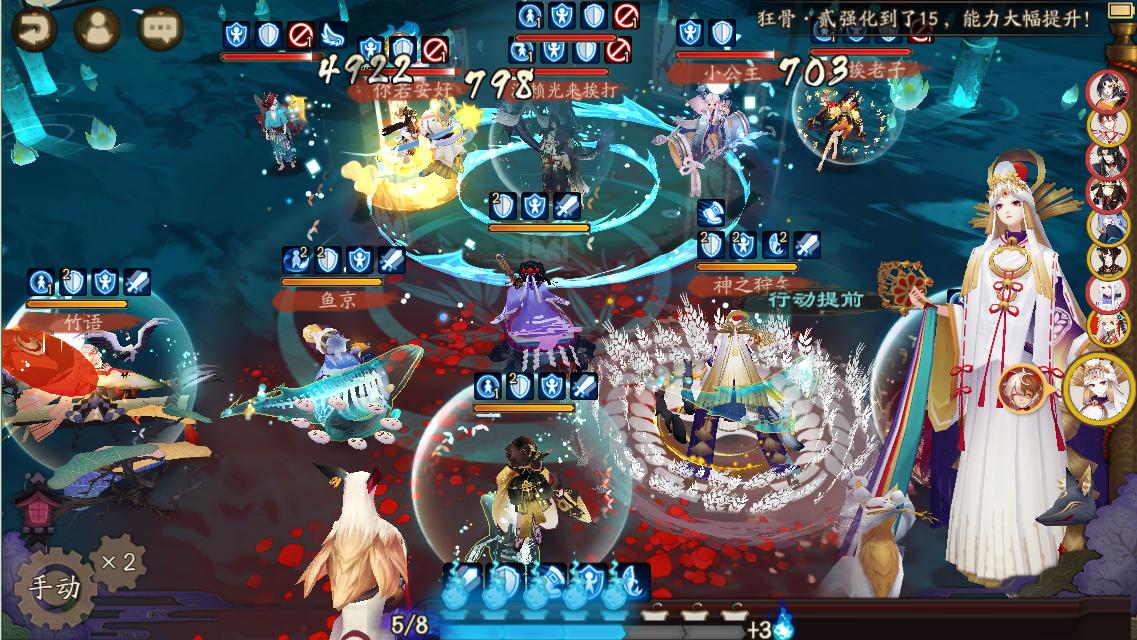Image resolution: width=1137 pixels, height=640 pixels.
Task: Open the player profile icon
Action: coord(97,29)
